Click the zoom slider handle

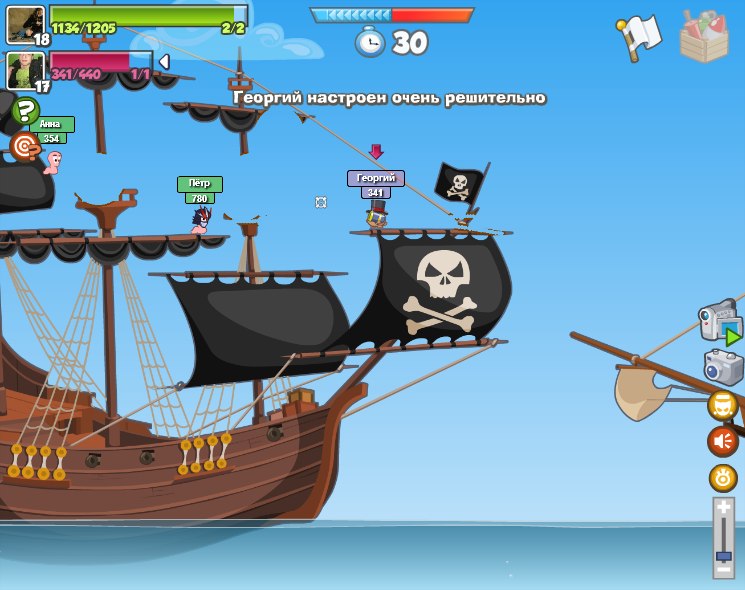[x=724, y=555]
